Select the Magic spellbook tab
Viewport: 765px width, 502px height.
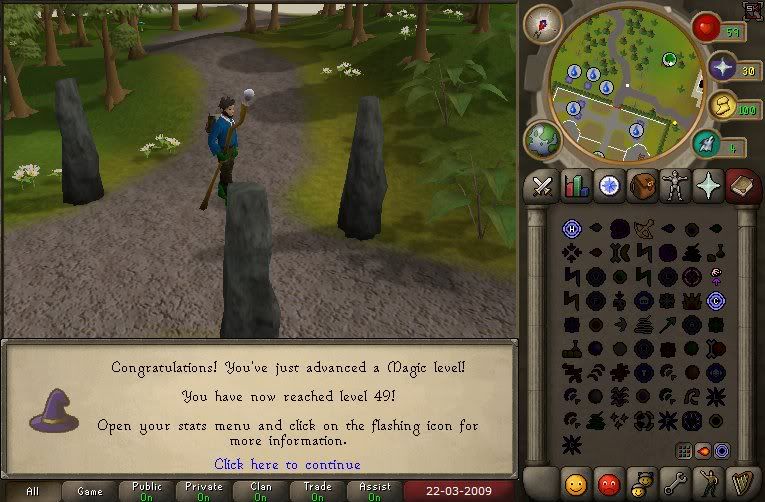pos(741,187)
